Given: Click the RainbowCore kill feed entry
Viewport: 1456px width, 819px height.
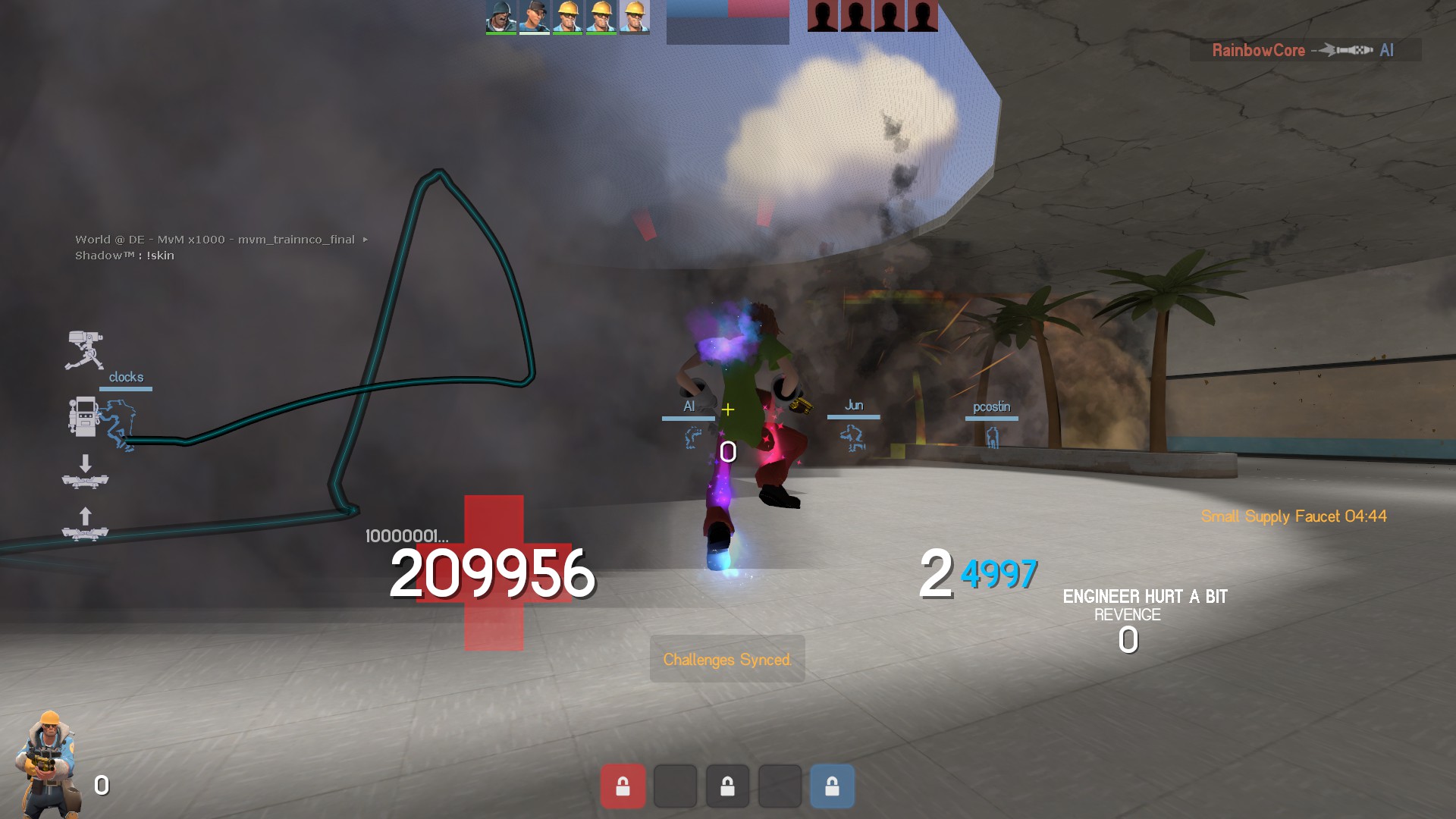Looking at the screenshot, I should pos(1304,50).
